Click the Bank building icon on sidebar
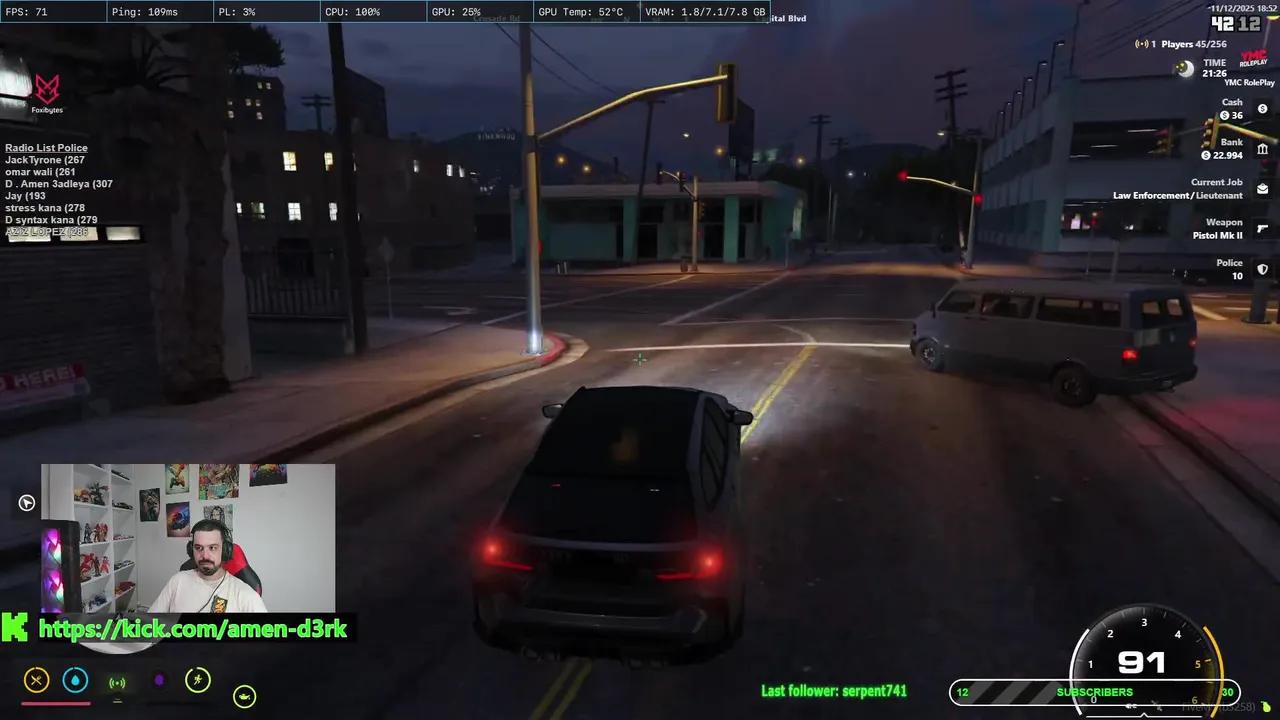1280x720 pixels. [1263, 147]
